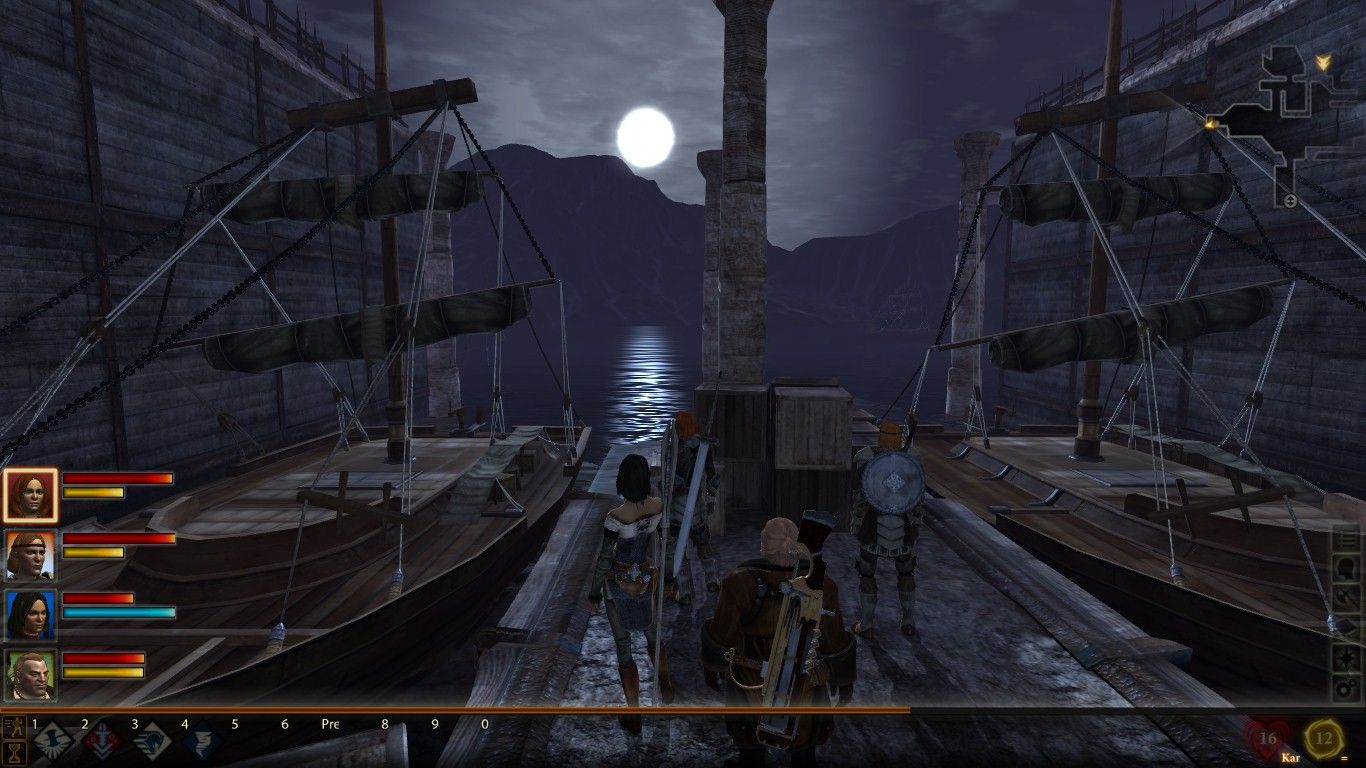The height and width of the screenshot is (768, 1366).
Task: Open the crossed weapons icon on the side bar
Action: [x=1348, y=598]
